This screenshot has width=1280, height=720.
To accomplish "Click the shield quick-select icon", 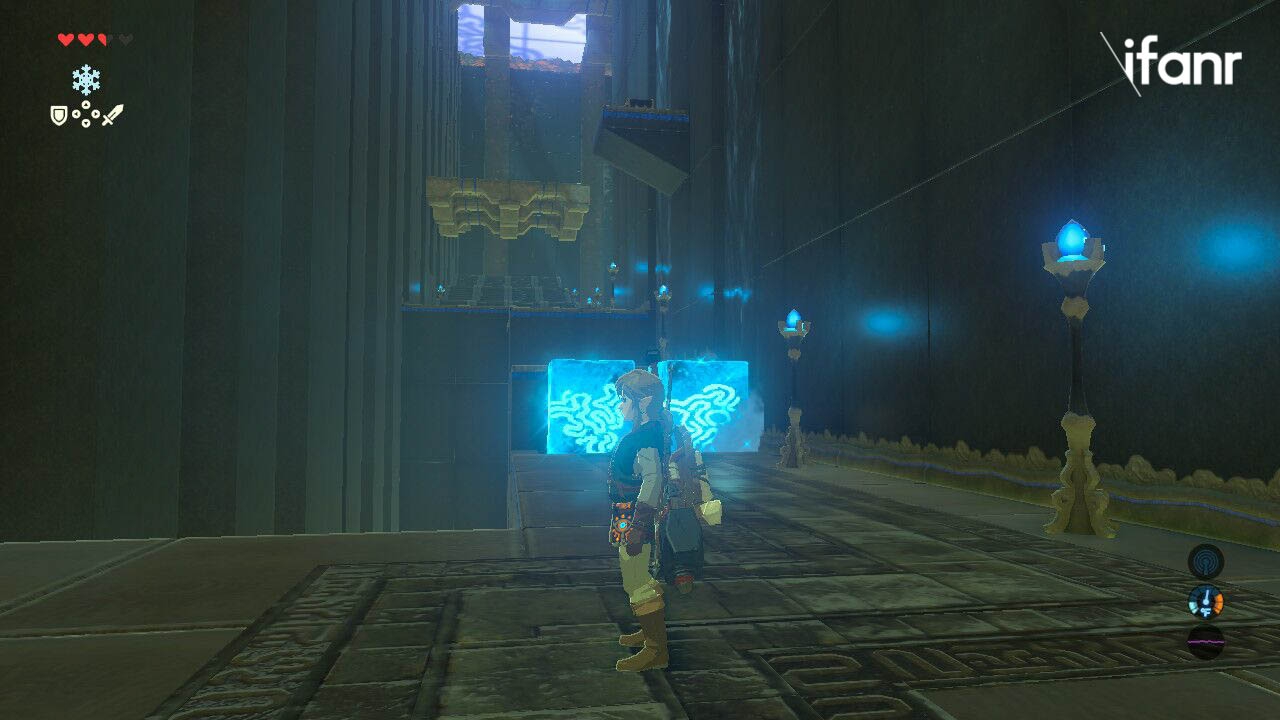I will point(59,116).
